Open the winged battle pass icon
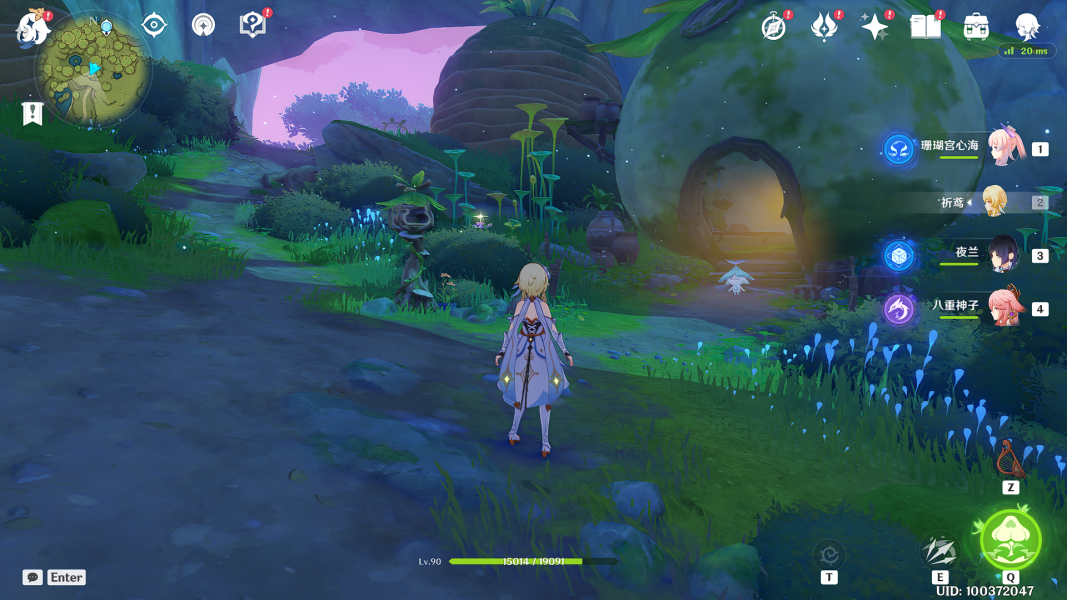Screen dimensions: 1067x600 point(824,27)
